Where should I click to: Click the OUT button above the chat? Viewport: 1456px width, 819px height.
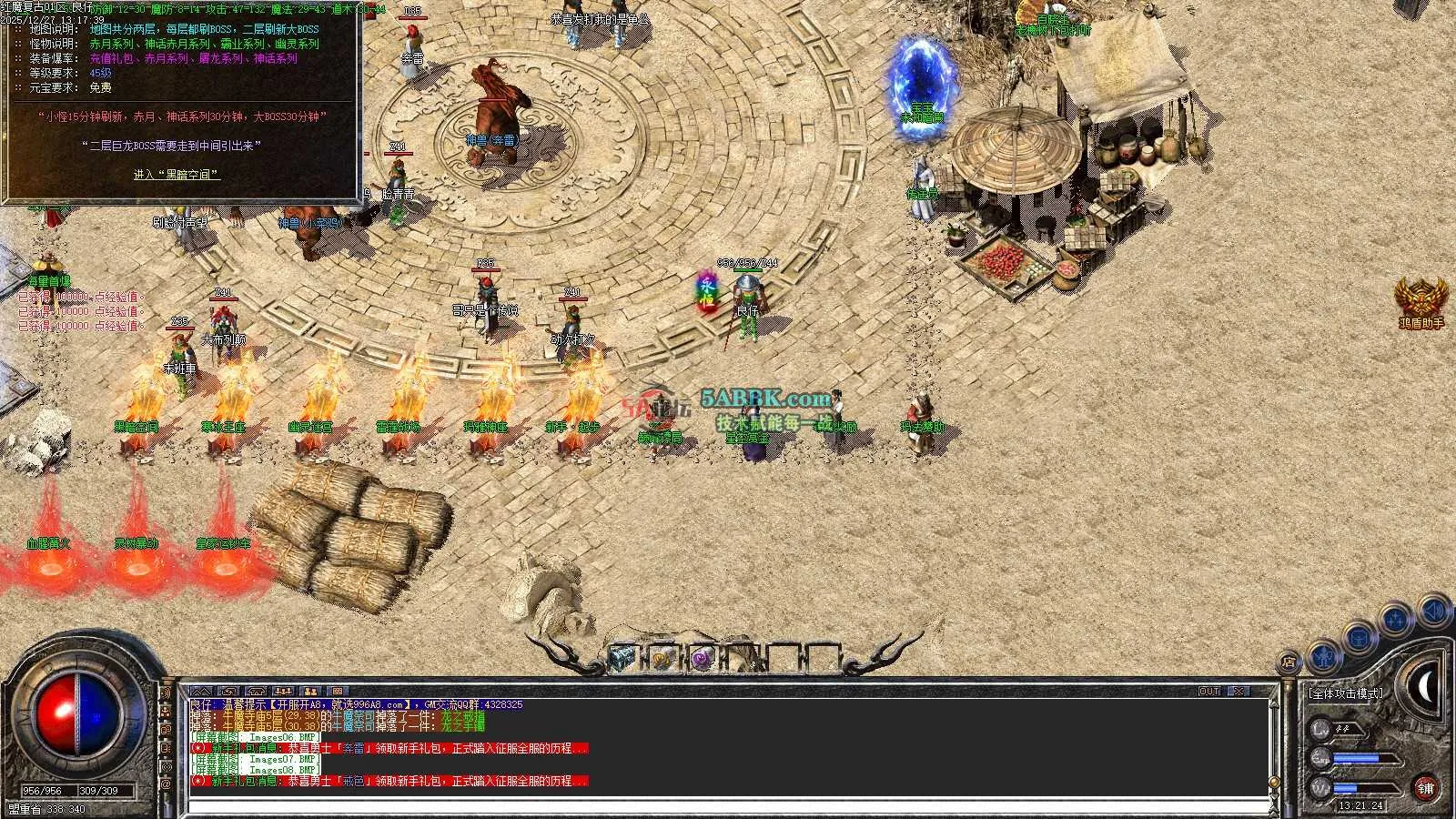(1208, 692)
